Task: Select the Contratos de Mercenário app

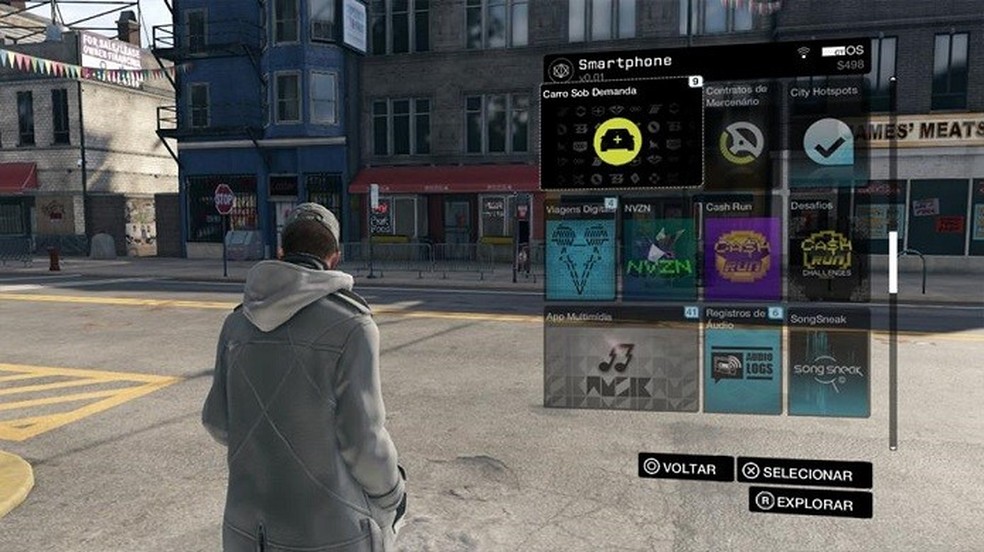Action: (741, 142)
